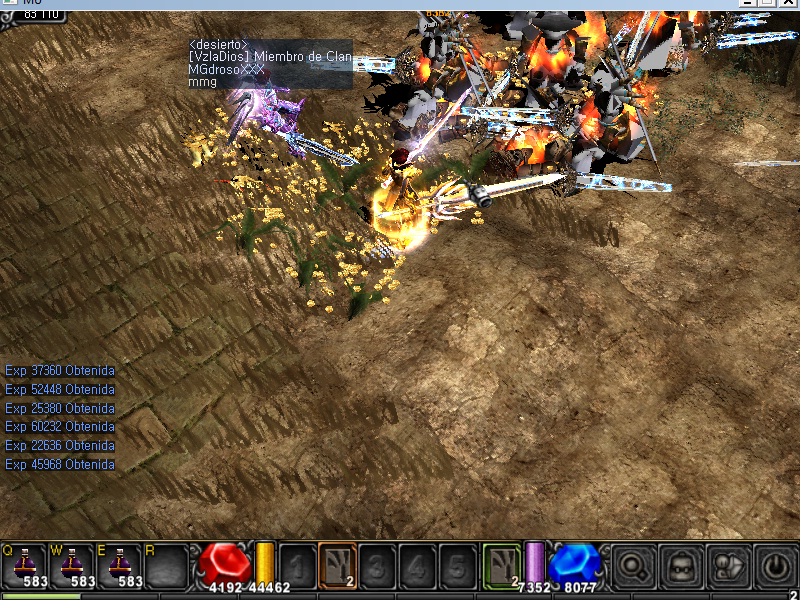Use the potion in the E slot
This screenshot has height=608, width=808.
[120, 564]
